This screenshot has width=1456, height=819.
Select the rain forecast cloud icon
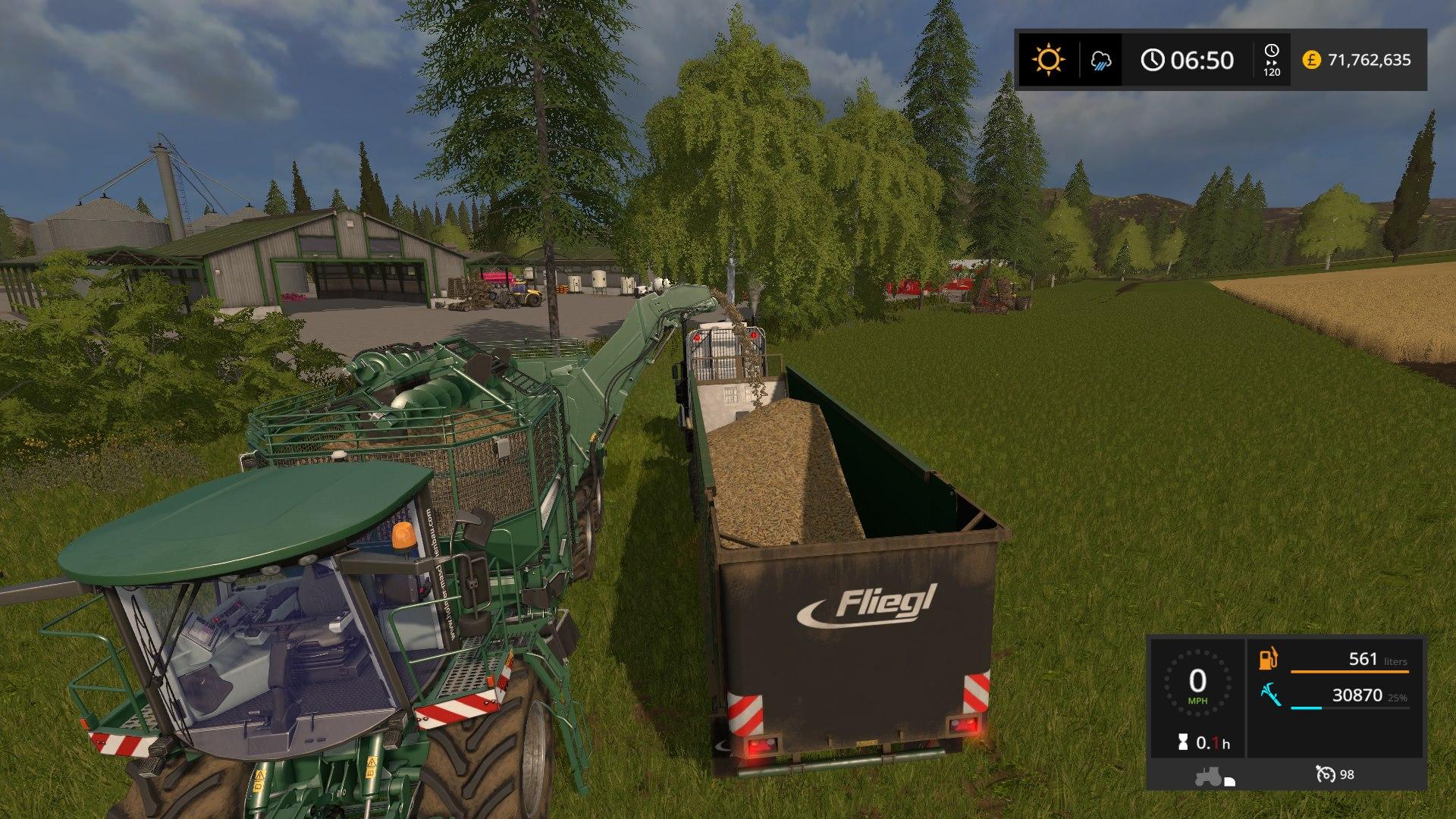pos(1101,61)
